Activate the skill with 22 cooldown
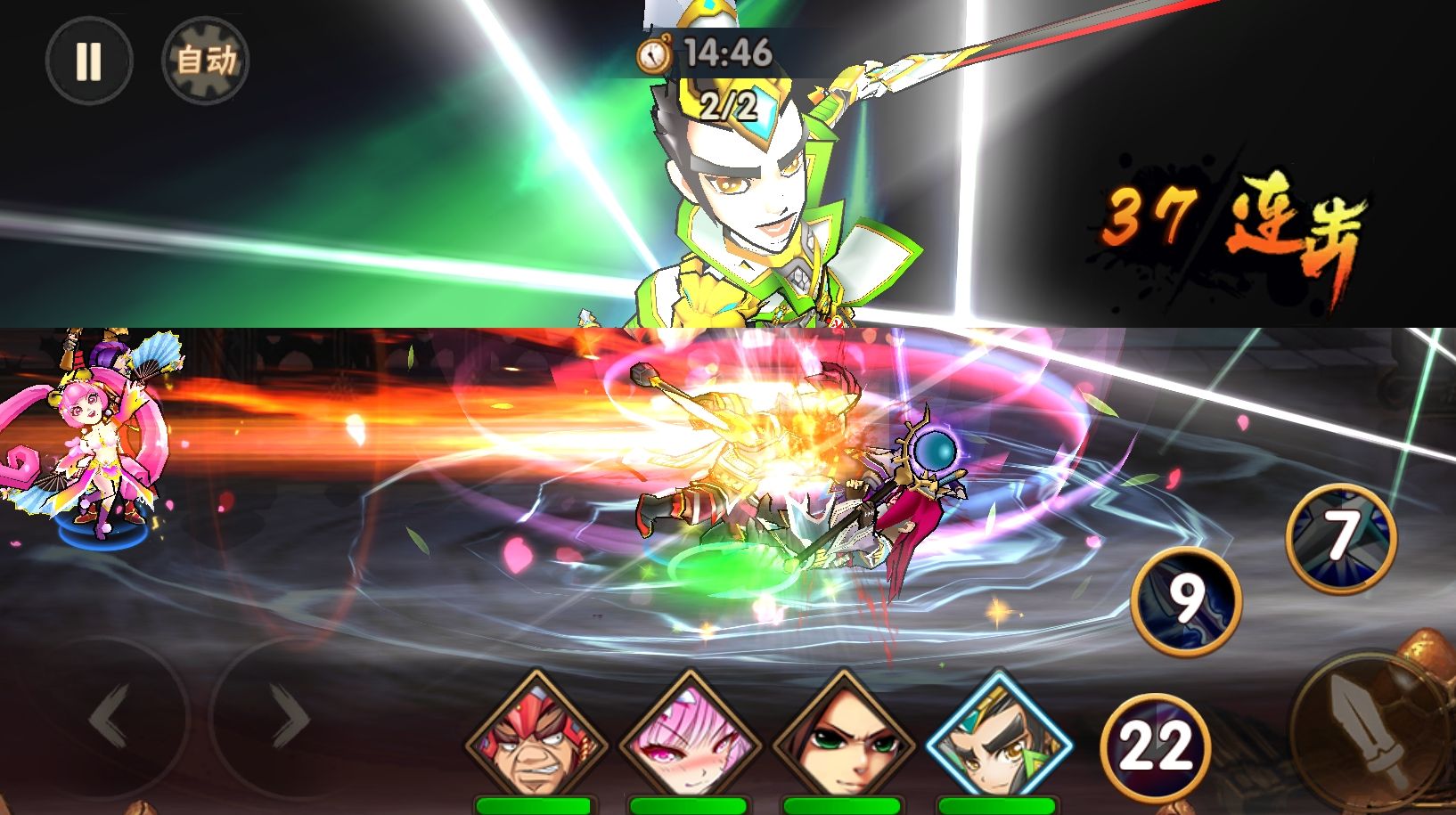The height and width of the screenshot is (815, 1456). coord(1156,746)
